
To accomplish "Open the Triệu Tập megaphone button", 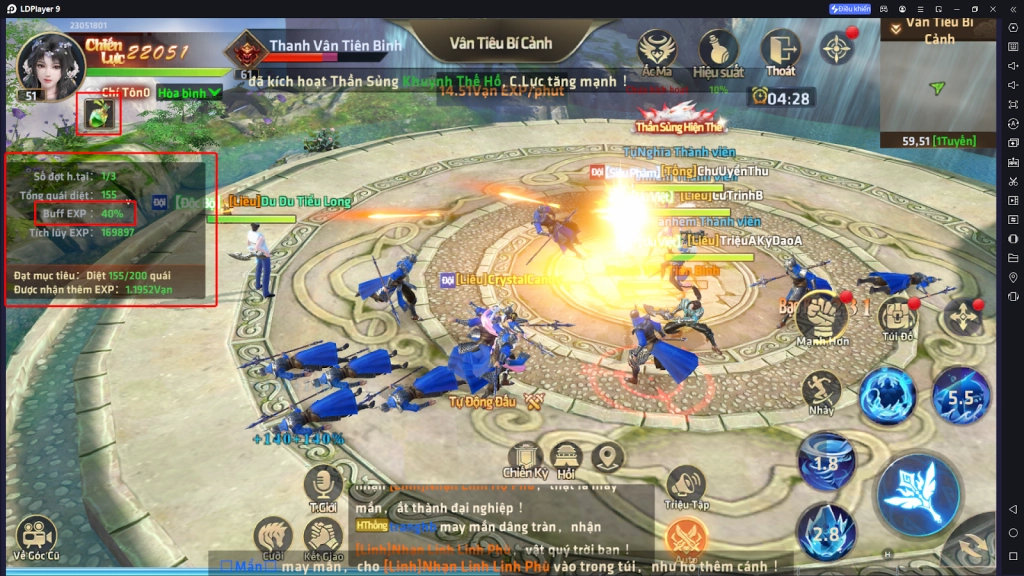I will click(685, 487).
